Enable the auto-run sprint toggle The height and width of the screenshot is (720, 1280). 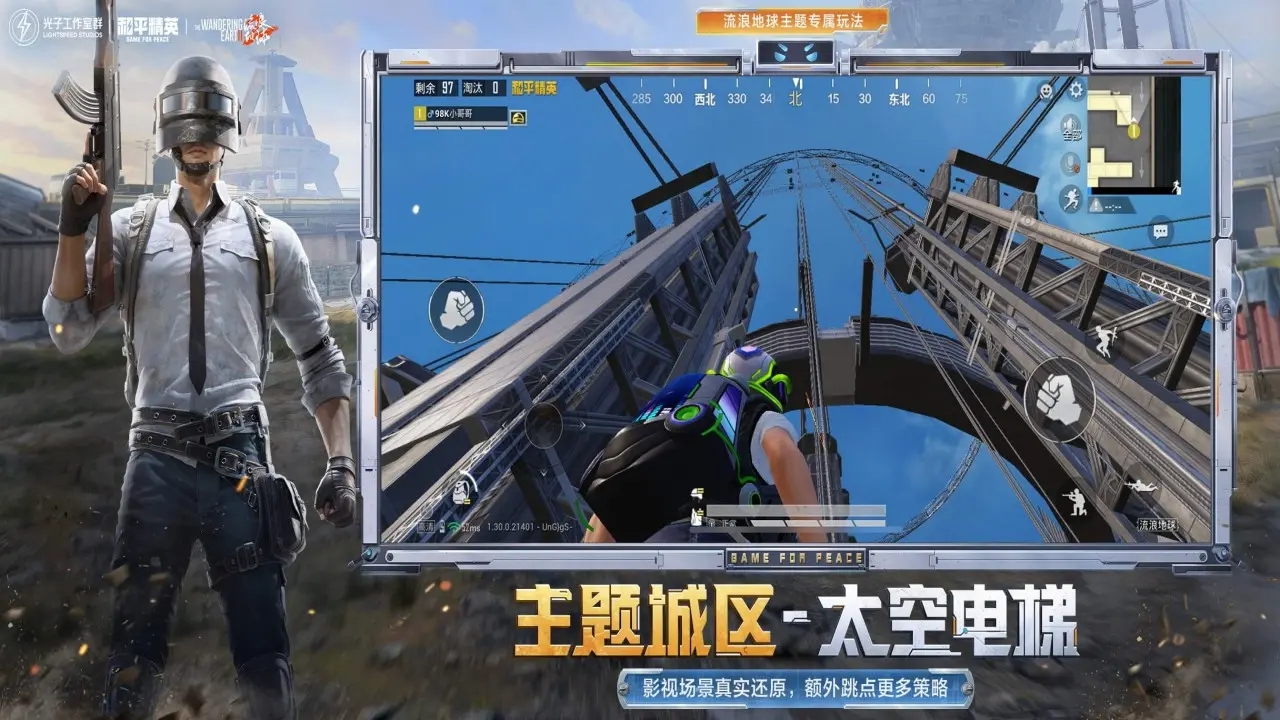click(x=1070, y=199)
